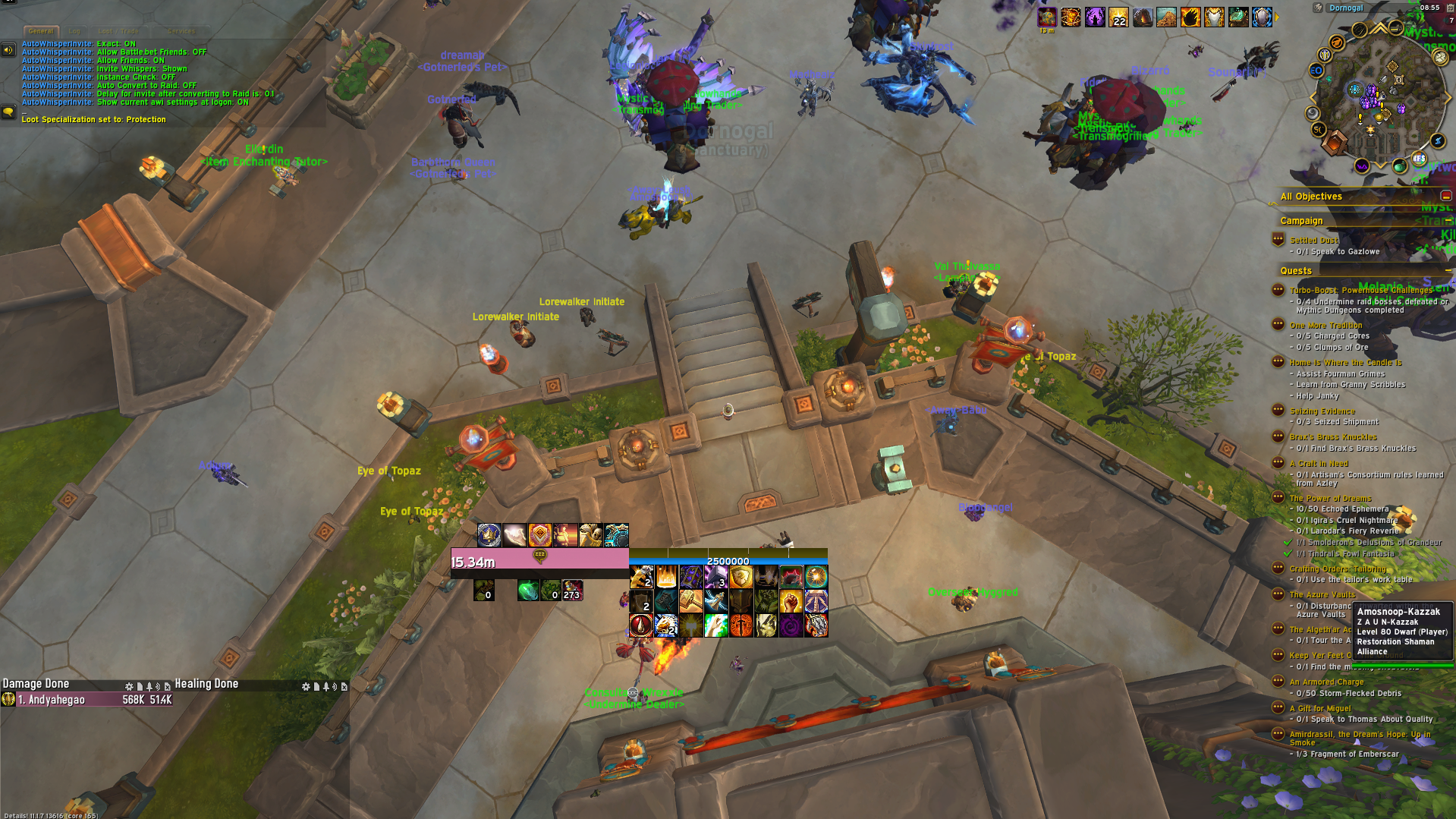
Task: Collapse the All Objectives tracker
Action: [1445, 196]
